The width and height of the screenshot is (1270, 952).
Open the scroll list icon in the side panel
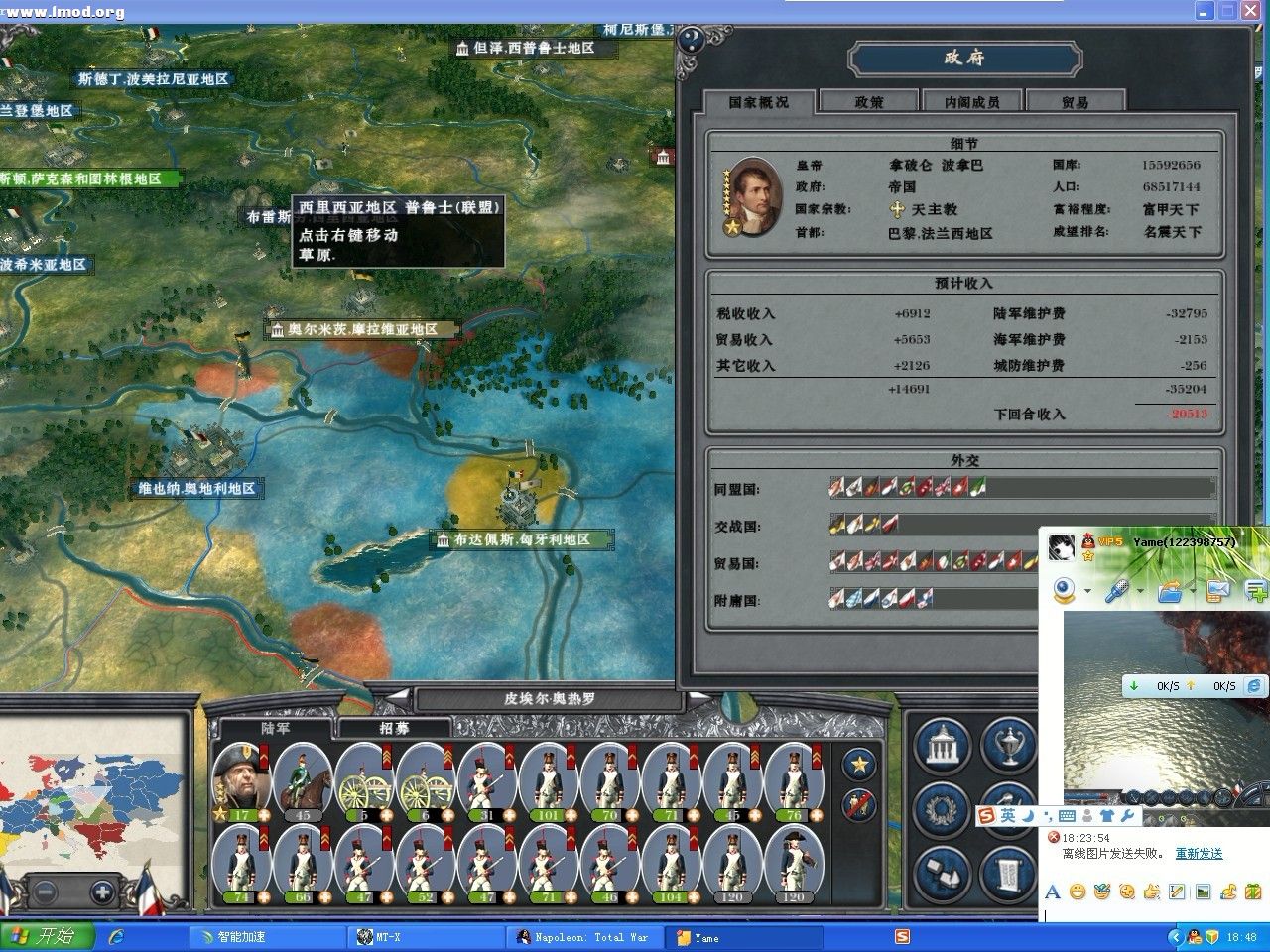tap(1007, 871)
